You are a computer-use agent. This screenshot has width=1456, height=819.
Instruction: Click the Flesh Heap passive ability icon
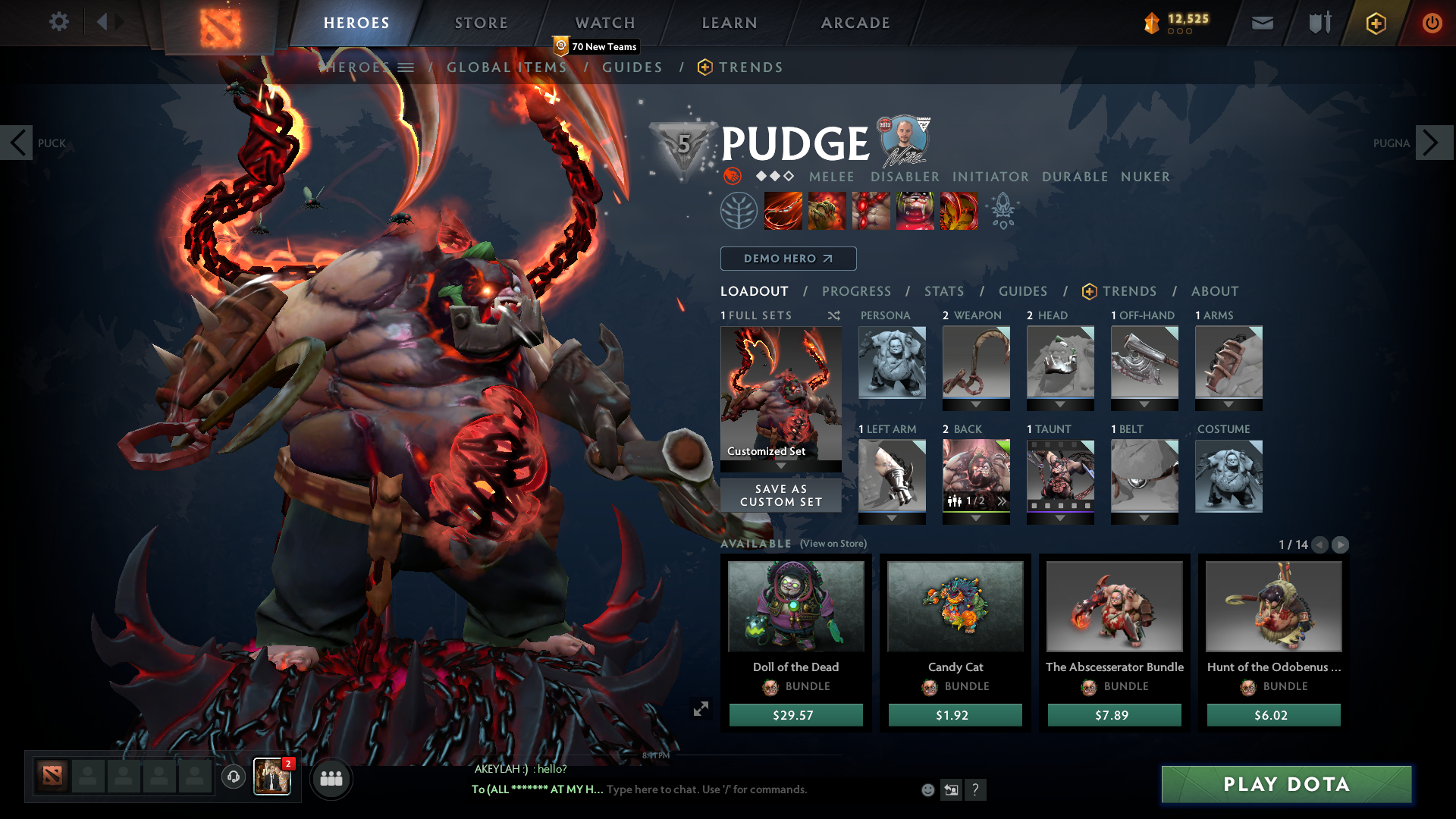tap(871, 211)
